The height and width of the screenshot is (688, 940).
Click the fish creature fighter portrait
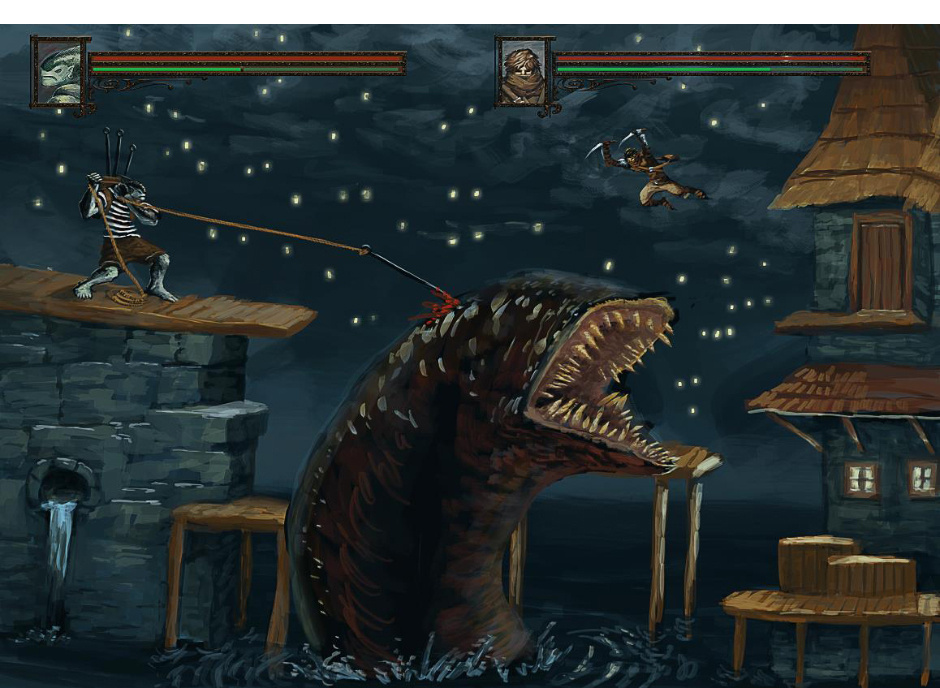click(x=59, y=71)
